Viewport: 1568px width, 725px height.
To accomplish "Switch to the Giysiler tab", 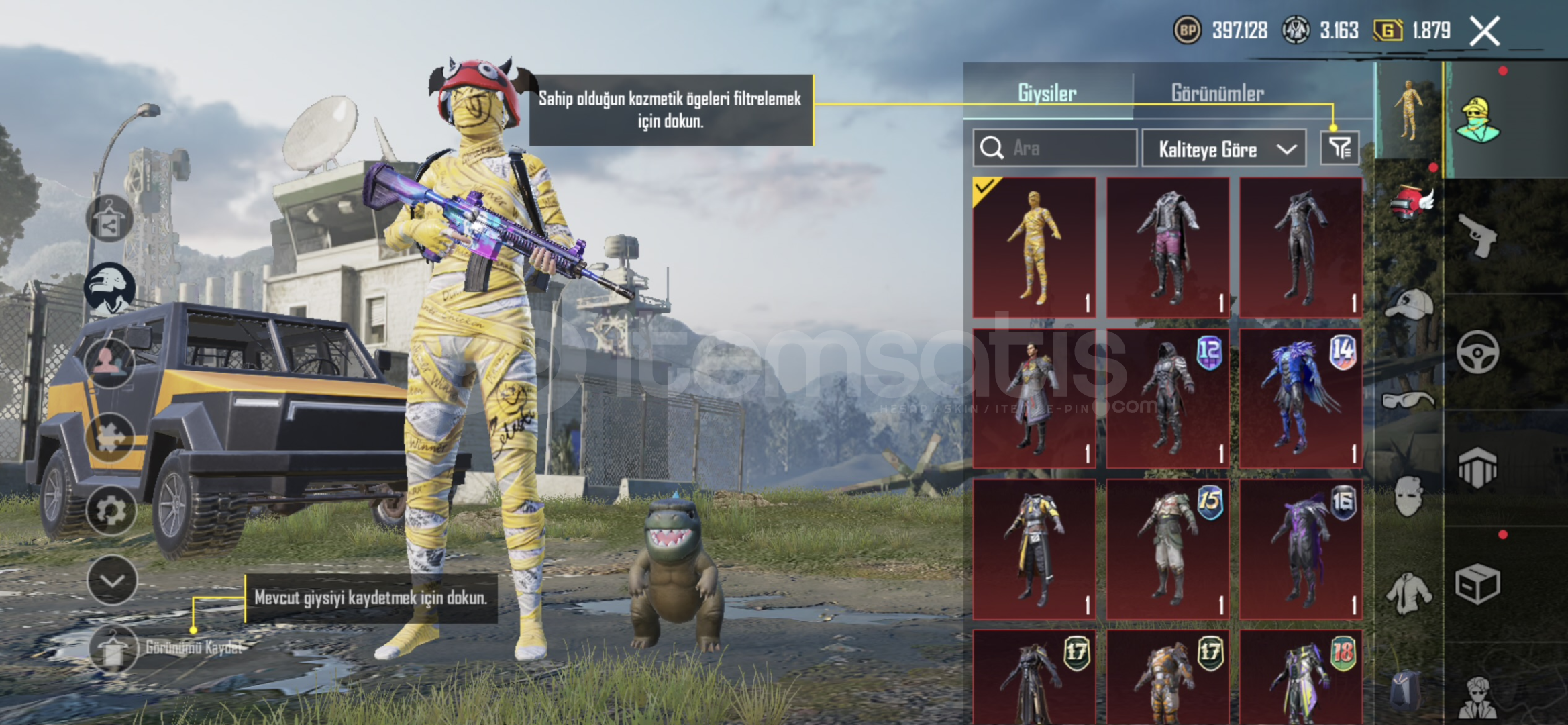I will click(x=1047, y=93).
